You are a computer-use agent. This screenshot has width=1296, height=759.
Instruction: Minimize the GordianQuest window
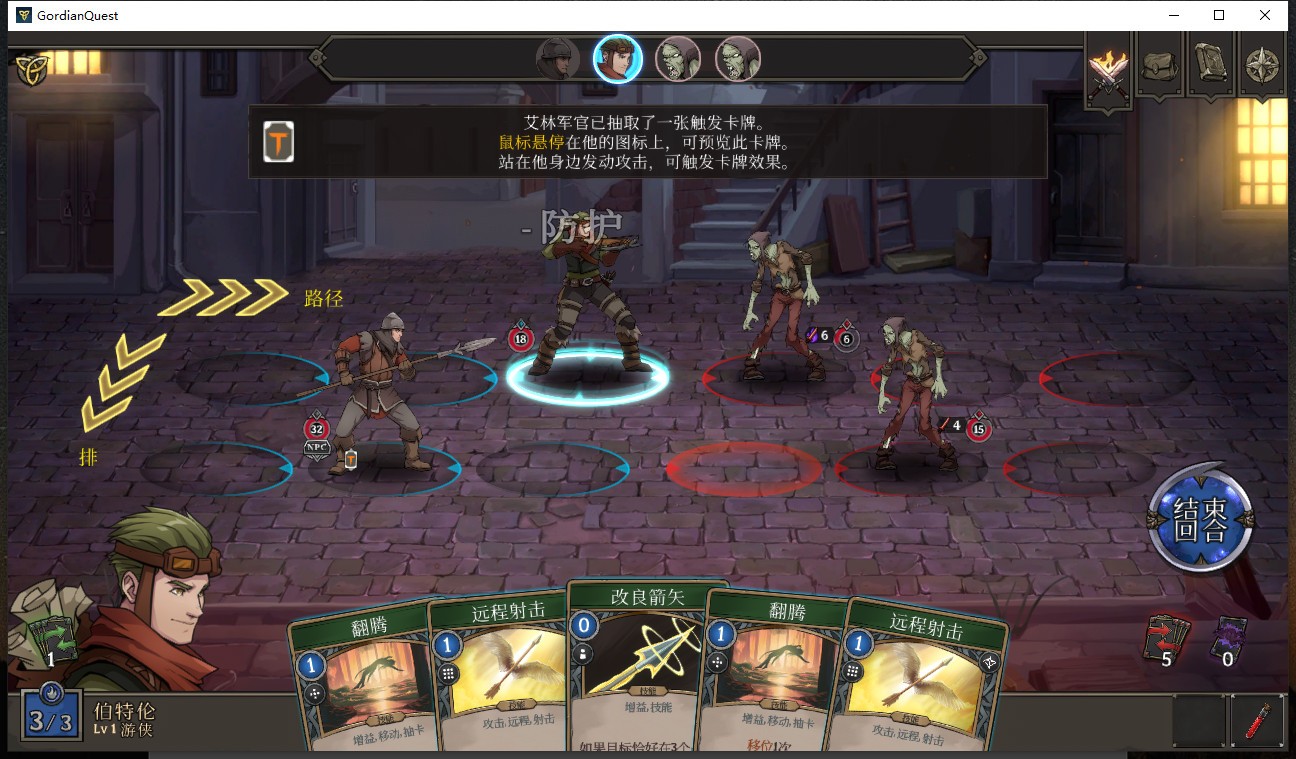[x=1173, y=15]
